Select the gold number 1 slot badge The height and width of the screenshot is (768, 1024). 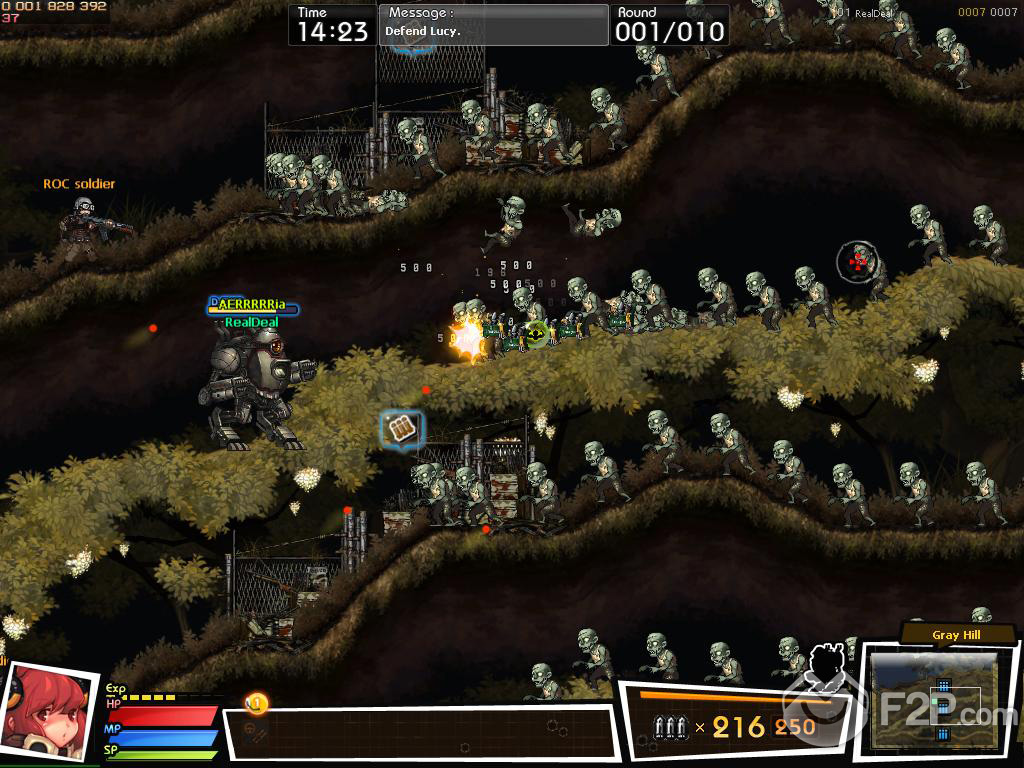tap(256, 704)
